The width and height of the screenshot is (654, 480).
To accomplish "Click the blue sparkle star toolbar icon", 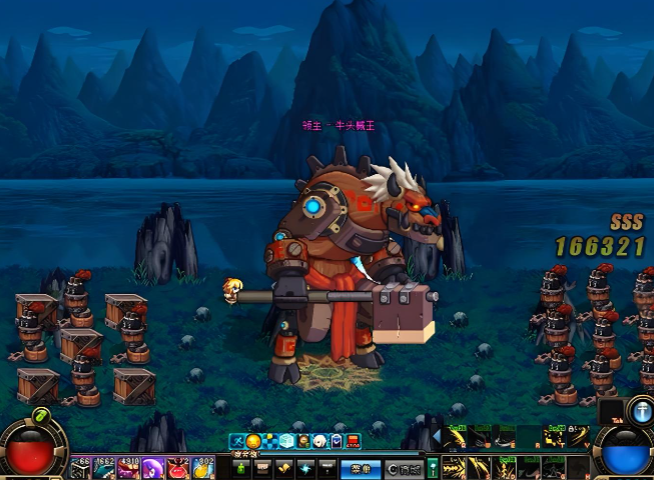I will coord(305,467).
